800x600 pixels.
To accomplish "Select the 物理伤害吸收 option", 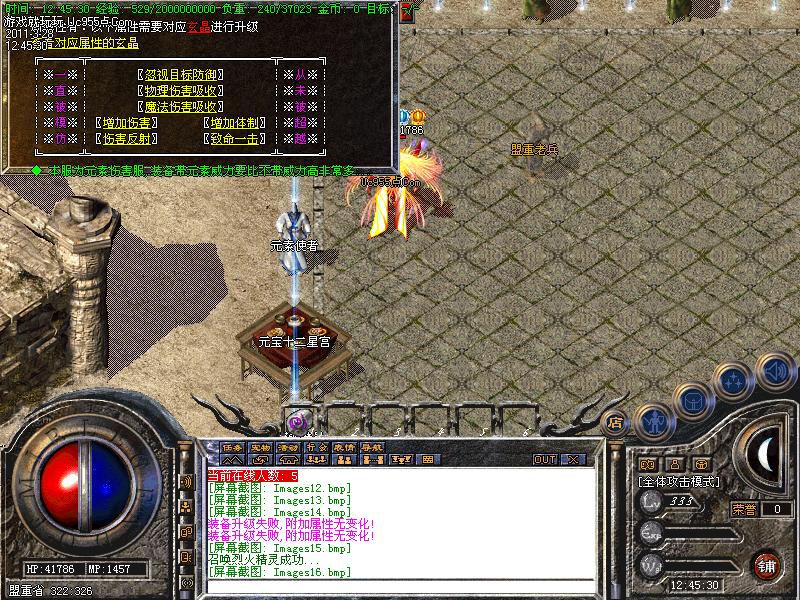I will (179, 90).
